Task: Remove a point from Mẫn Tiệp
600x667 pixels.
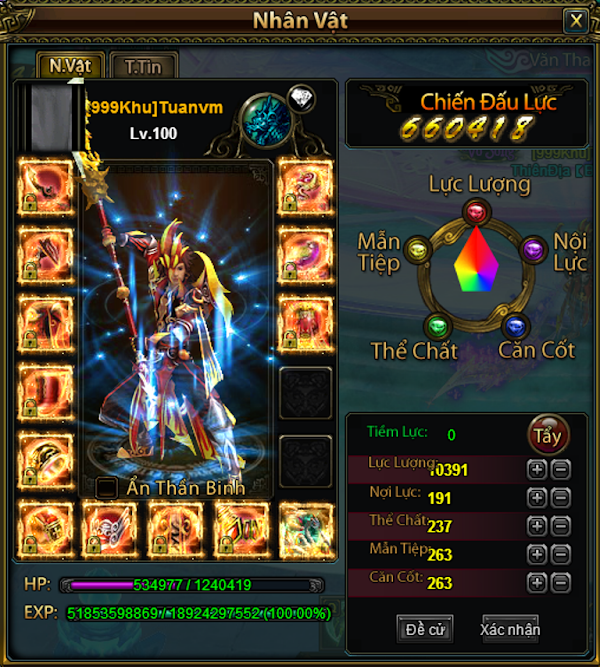Action: (x=560, y=554)
